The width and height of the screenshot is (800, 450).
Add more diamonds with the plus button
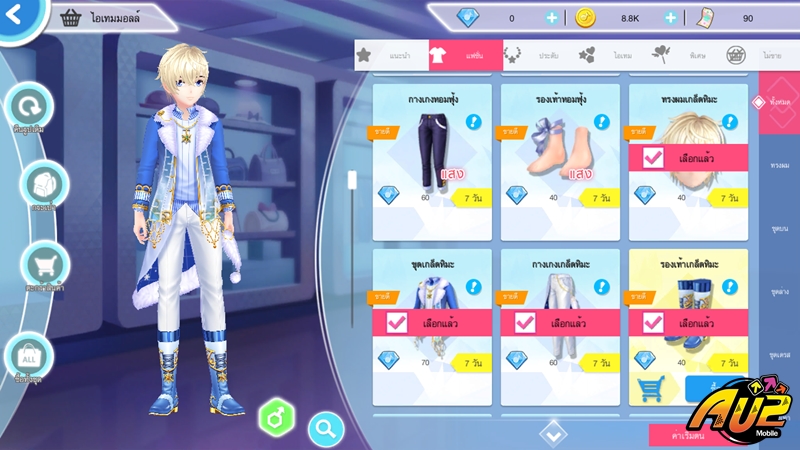552,18
